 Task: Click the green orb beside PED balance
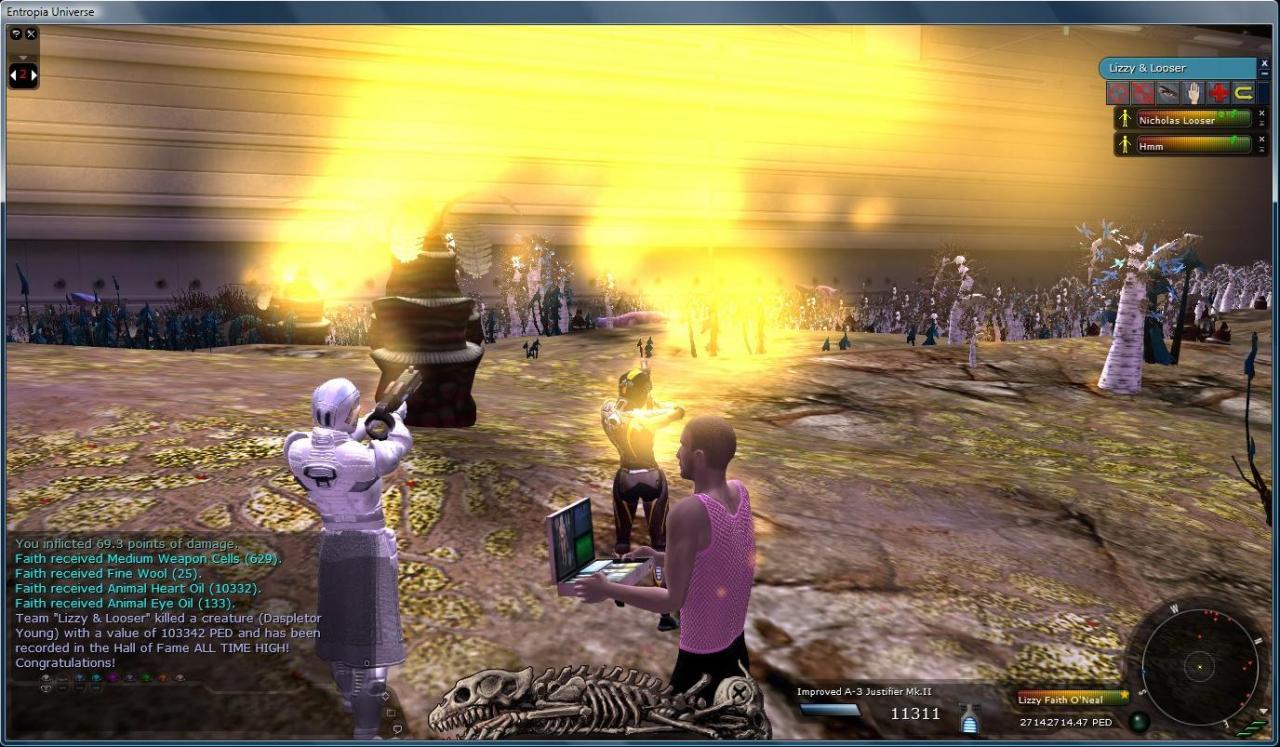[1137, 721]
